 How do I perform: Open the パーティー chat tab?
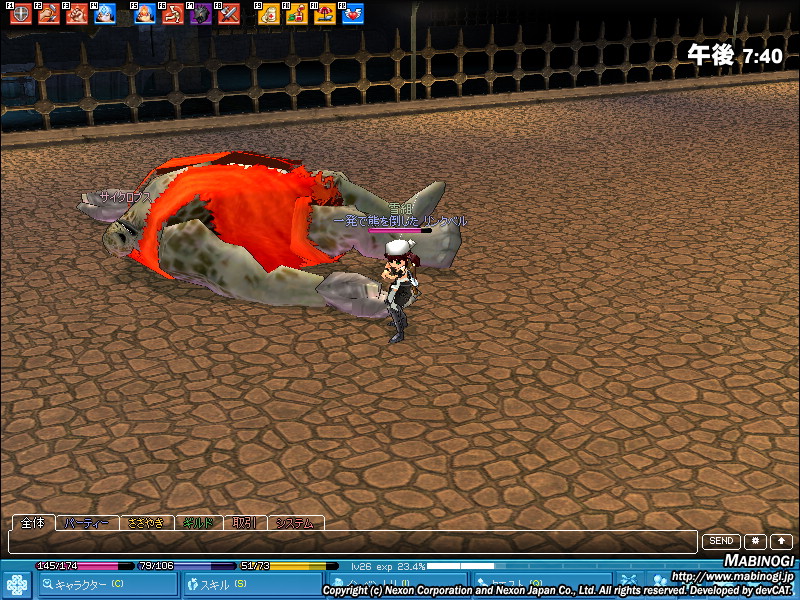87,523
